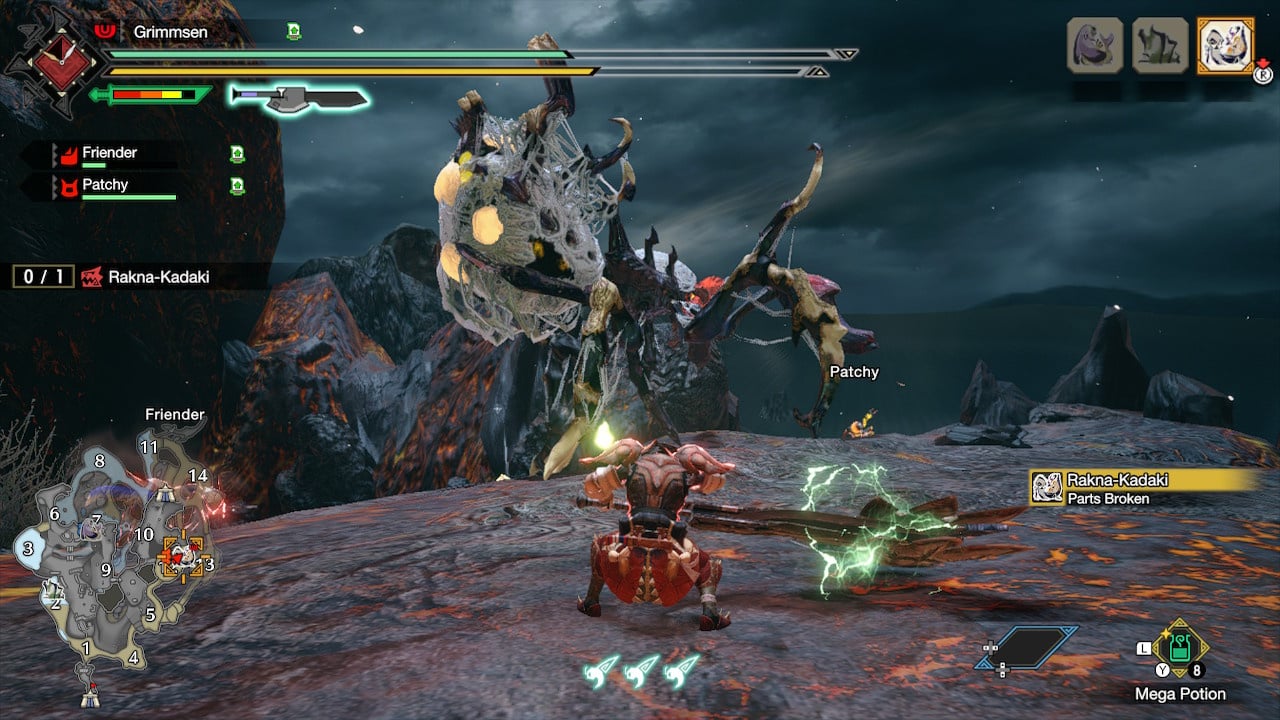
Task: Select the green monster icon
Action: pyautogui.click(x=1160, y=45)
